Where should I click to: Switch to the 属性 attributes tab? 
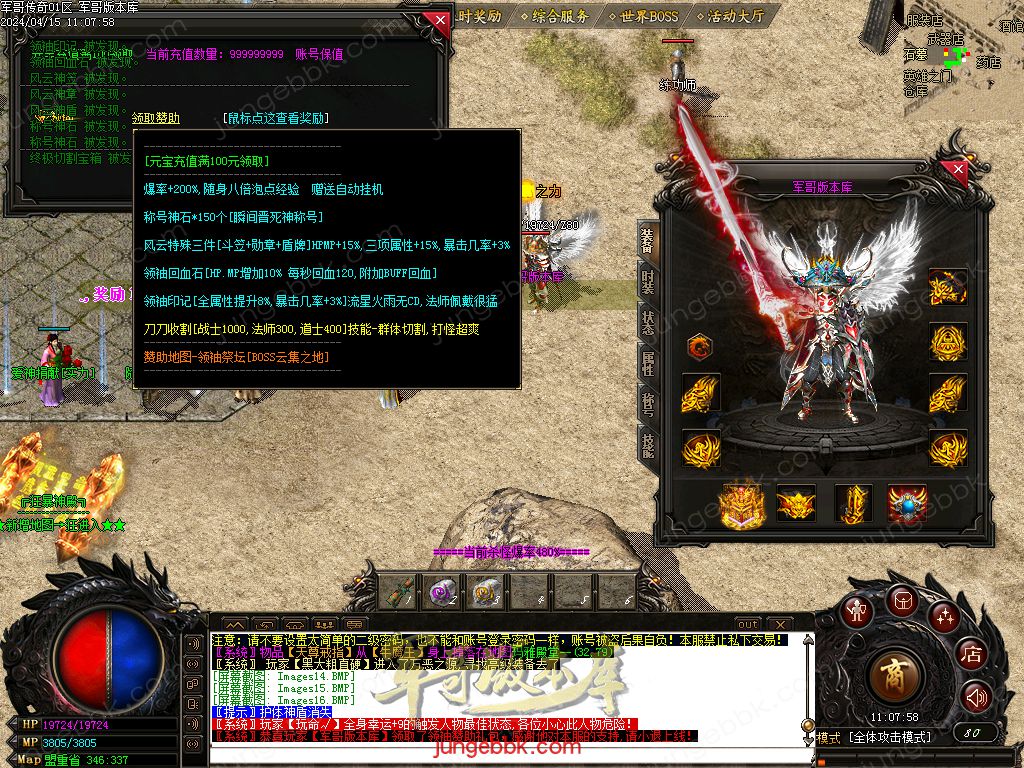648,364
